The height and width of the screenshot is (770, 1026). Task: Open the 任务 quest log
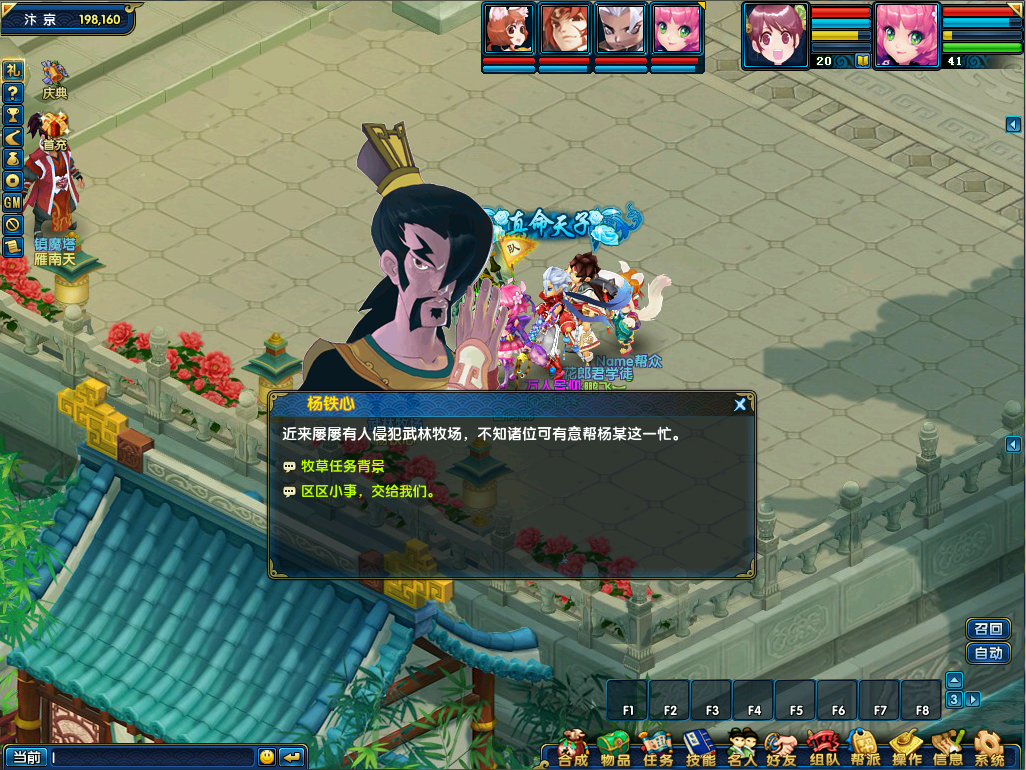pyautogui.click(x=657, y=748)
